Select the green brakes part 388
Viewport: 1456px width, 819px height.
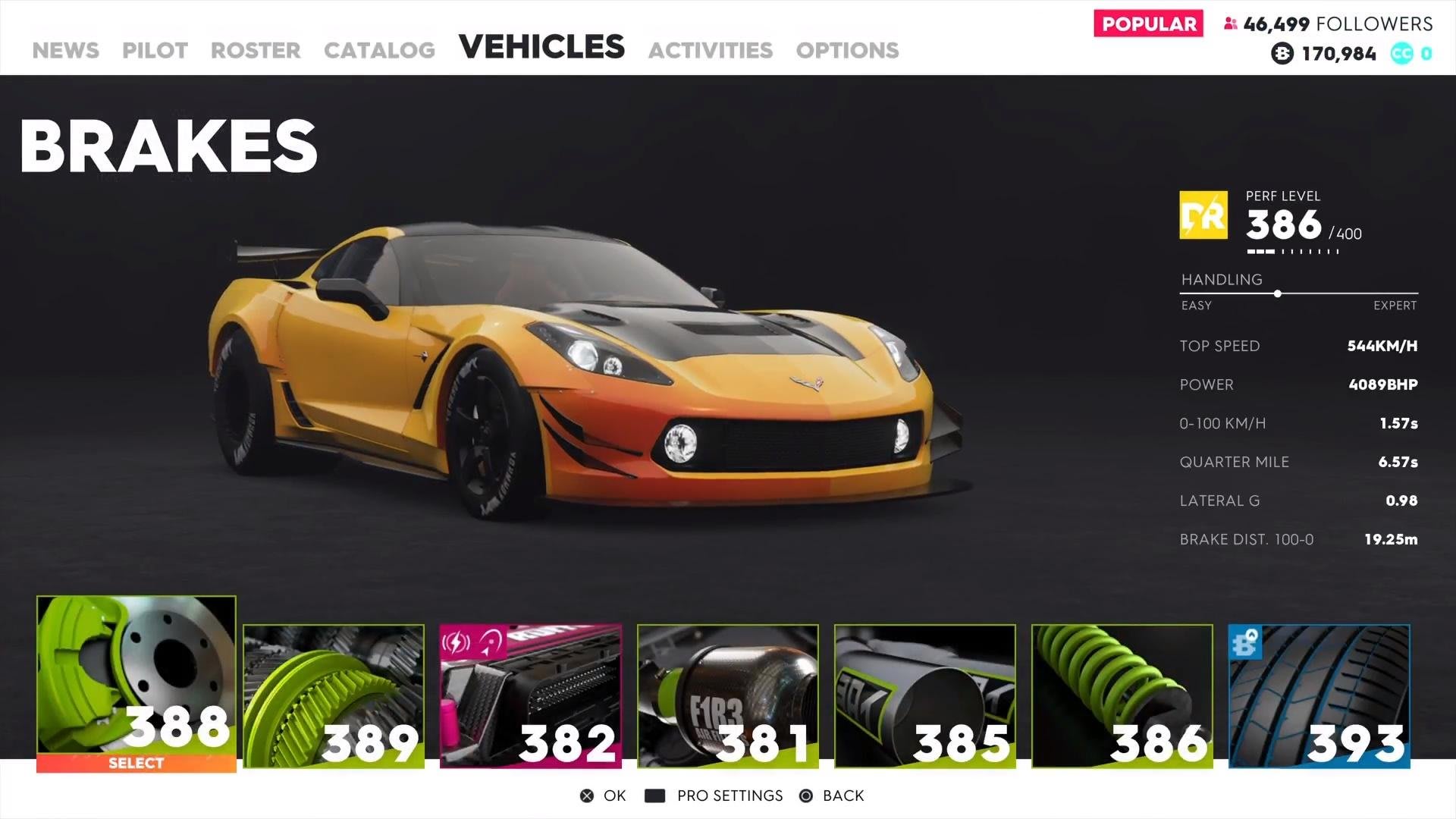point(136,682)
